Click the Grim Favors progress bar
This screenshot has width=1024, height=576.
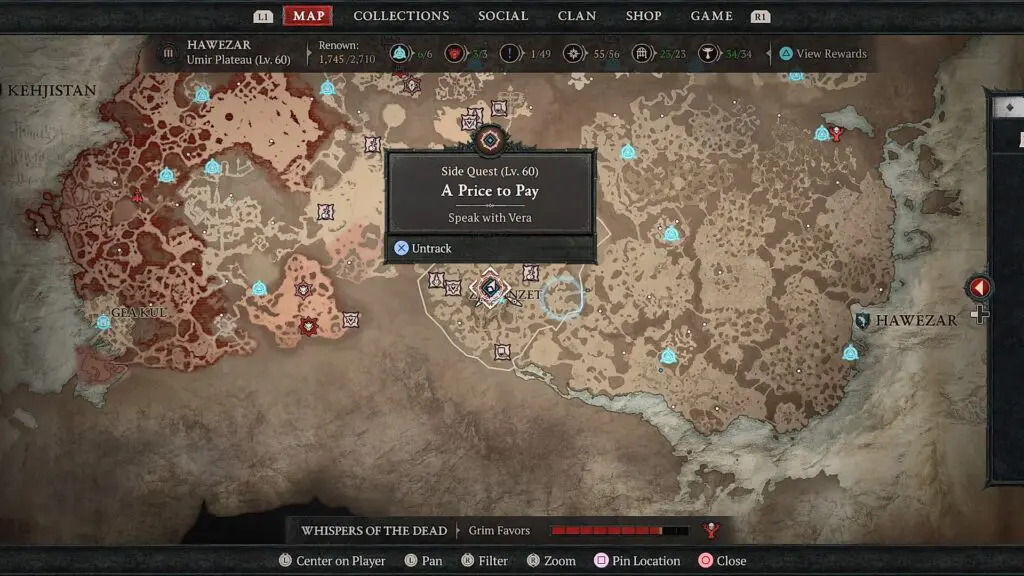click(619, 530)
